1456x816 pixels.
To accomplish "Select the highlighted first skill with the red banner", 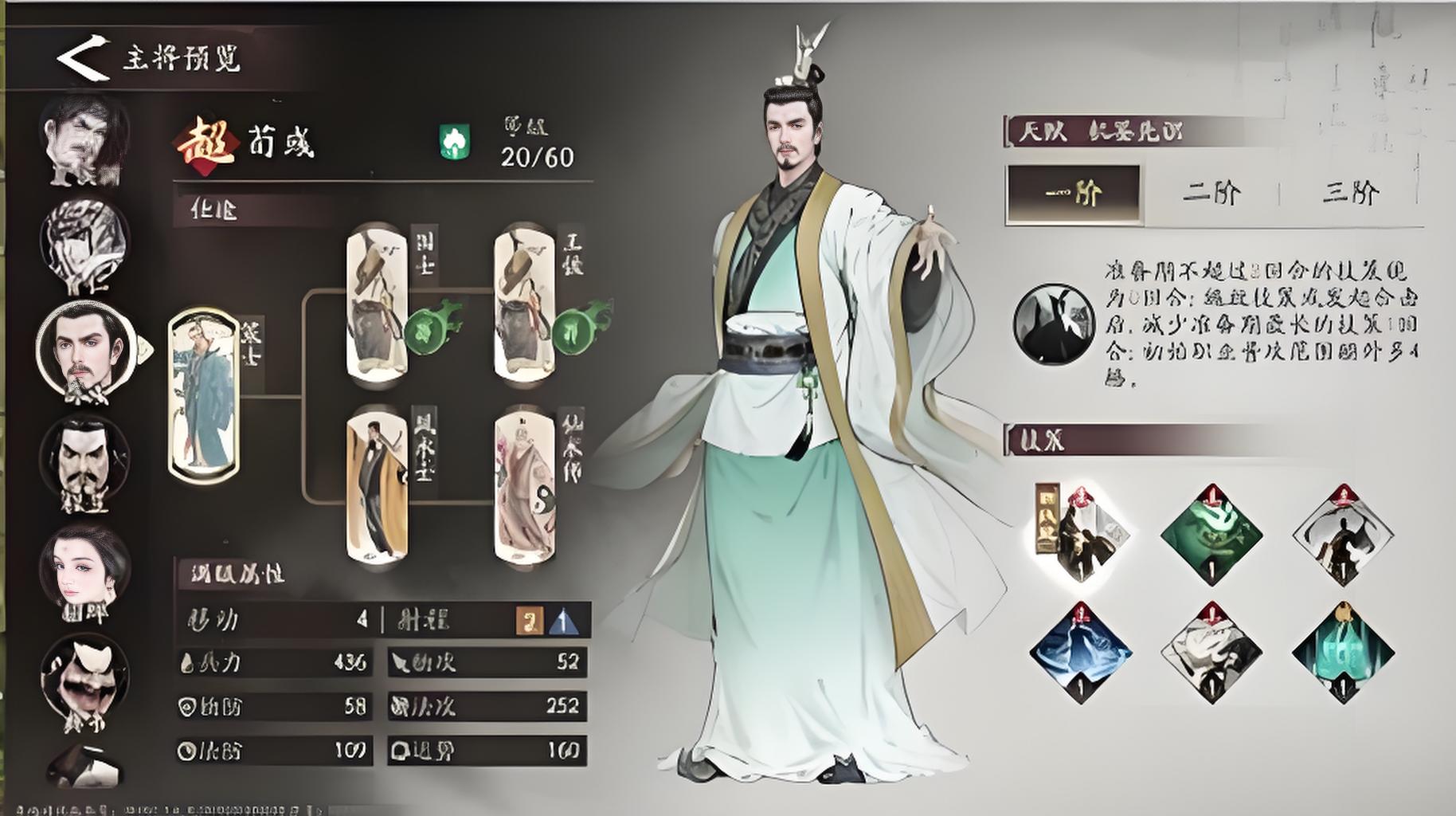I will tap(1080, 532).
